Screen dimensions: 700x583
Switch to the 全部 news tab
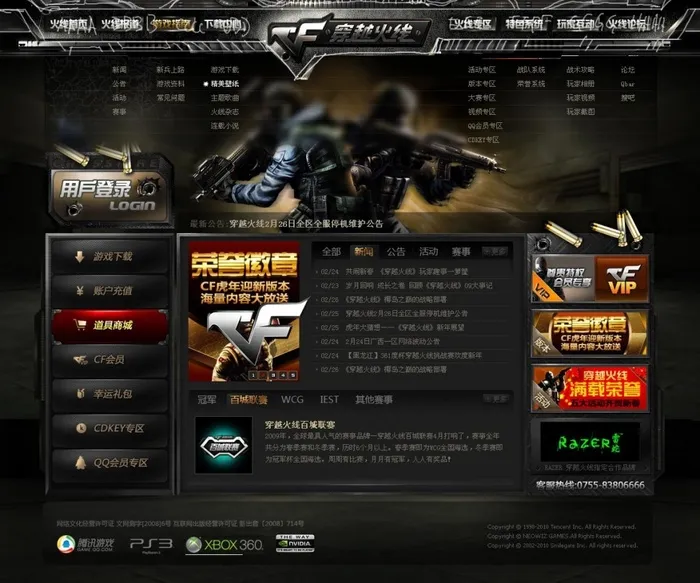pos(331,251)
